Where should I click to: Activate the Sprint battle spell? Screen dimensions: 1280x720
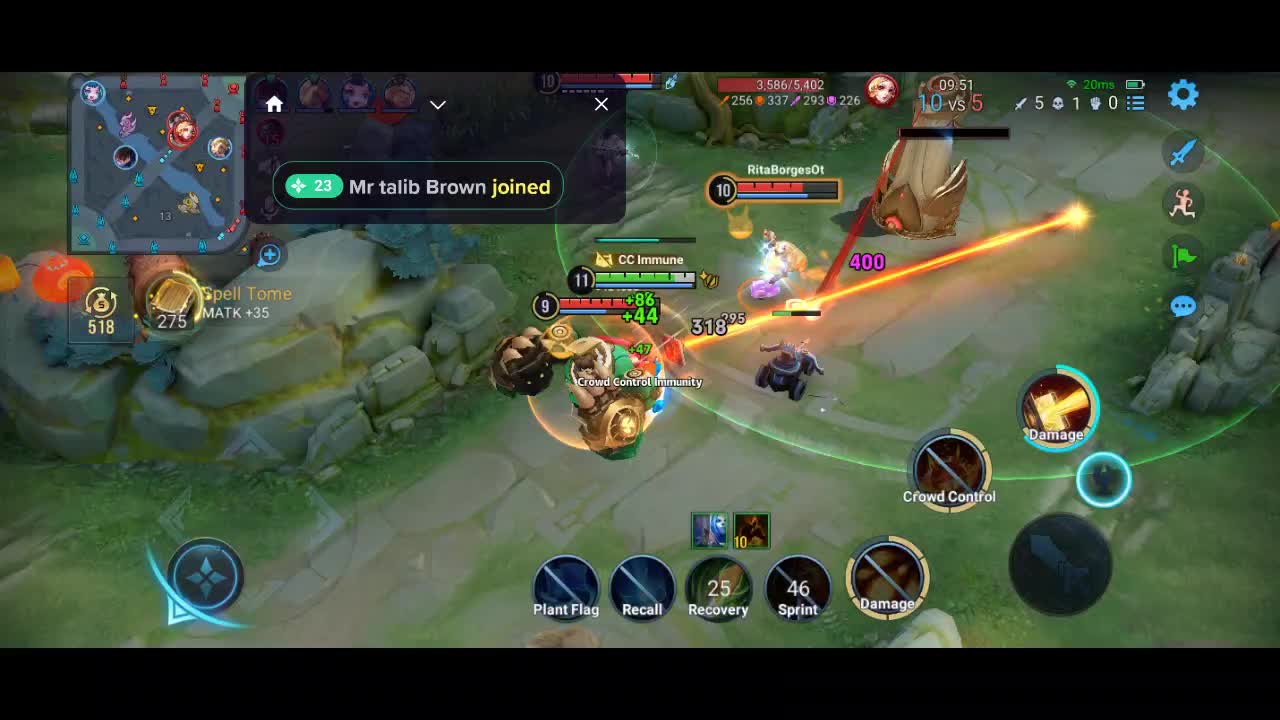[x=797, y=588]
